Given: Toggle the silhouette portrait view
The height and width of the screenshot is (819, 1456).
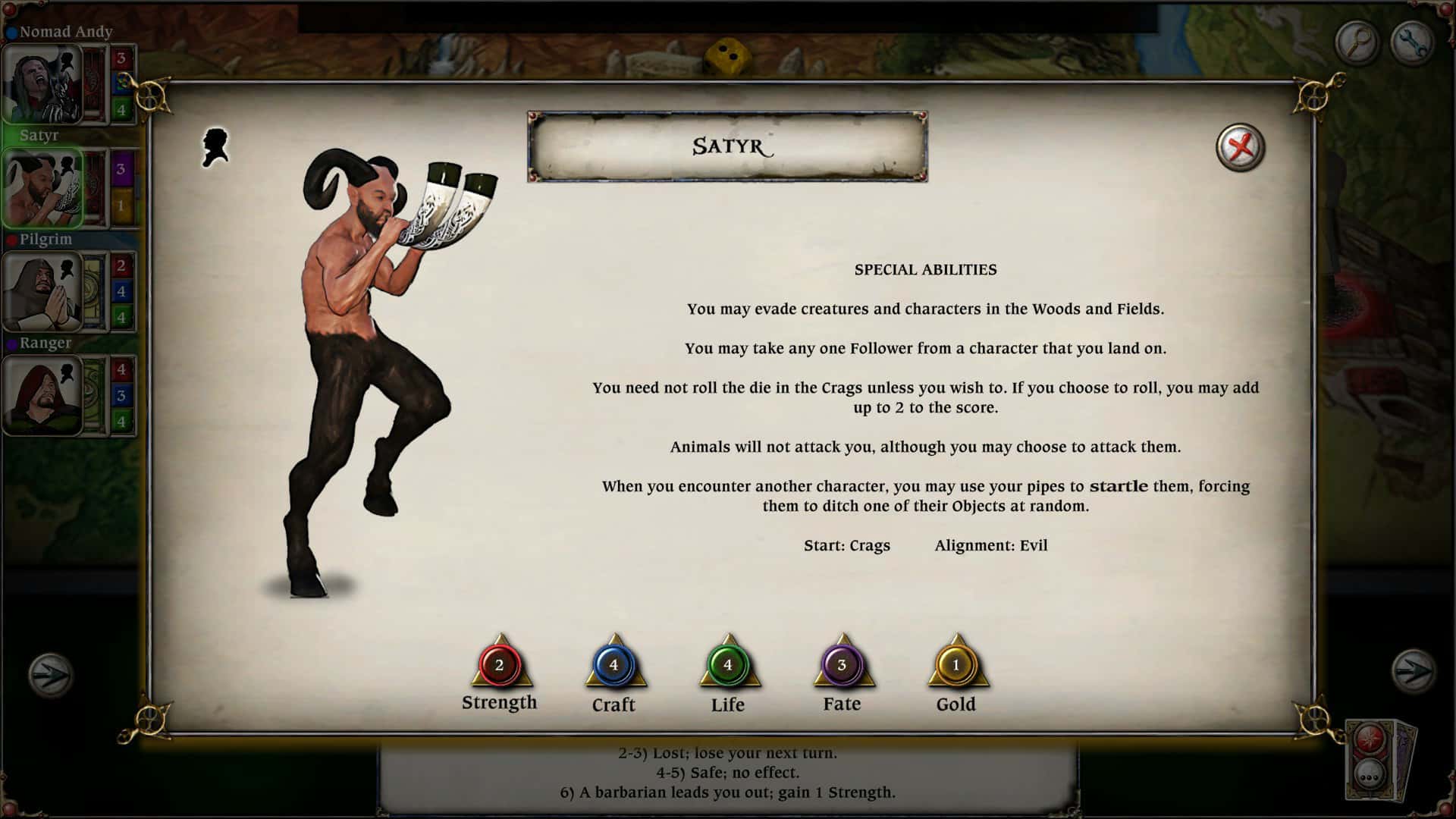Looking at the screenshot, I should point(214,146).
